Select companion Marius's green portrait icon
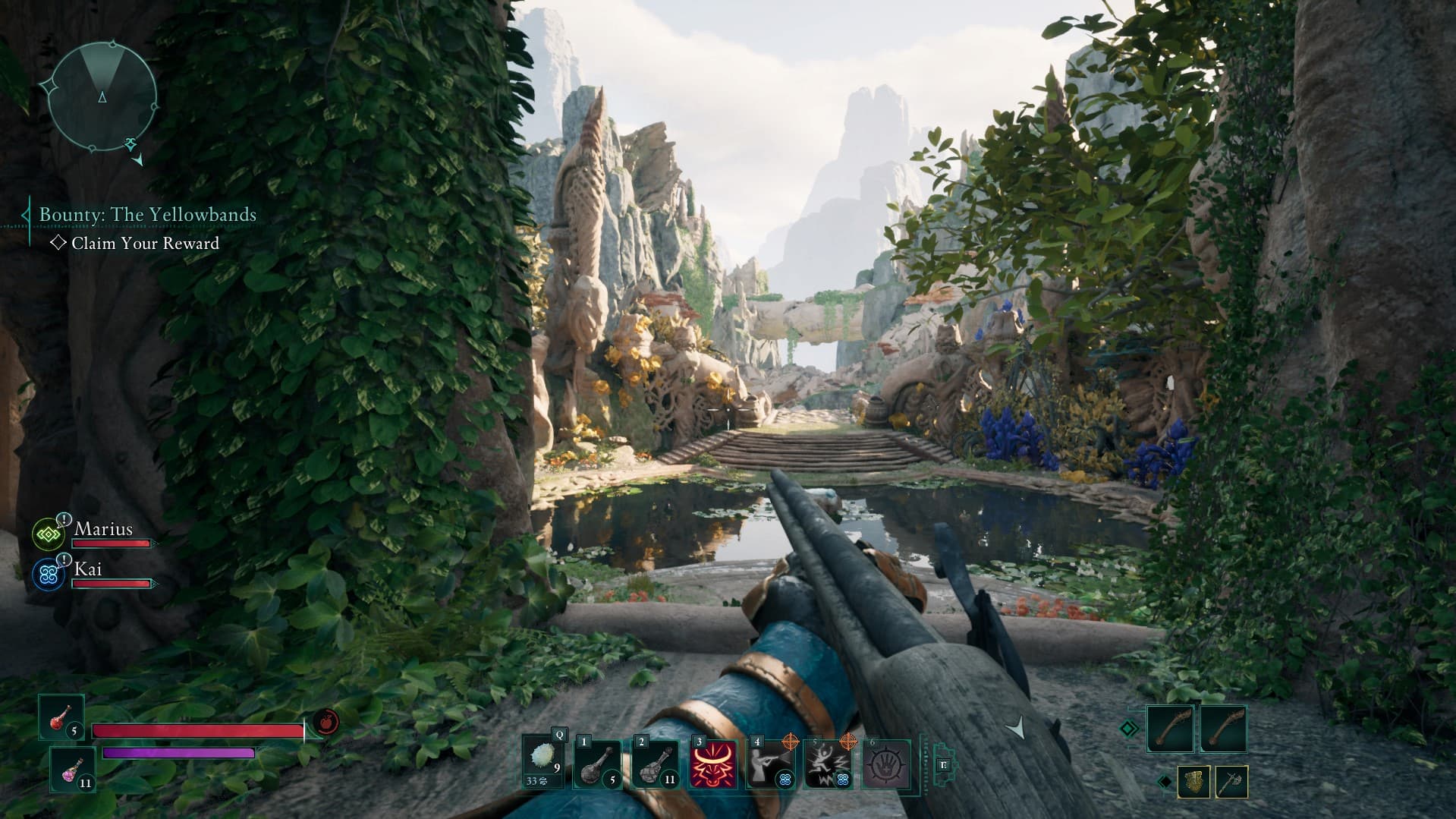The height and width of the screenshot is (819, 1456). (49, 534)
